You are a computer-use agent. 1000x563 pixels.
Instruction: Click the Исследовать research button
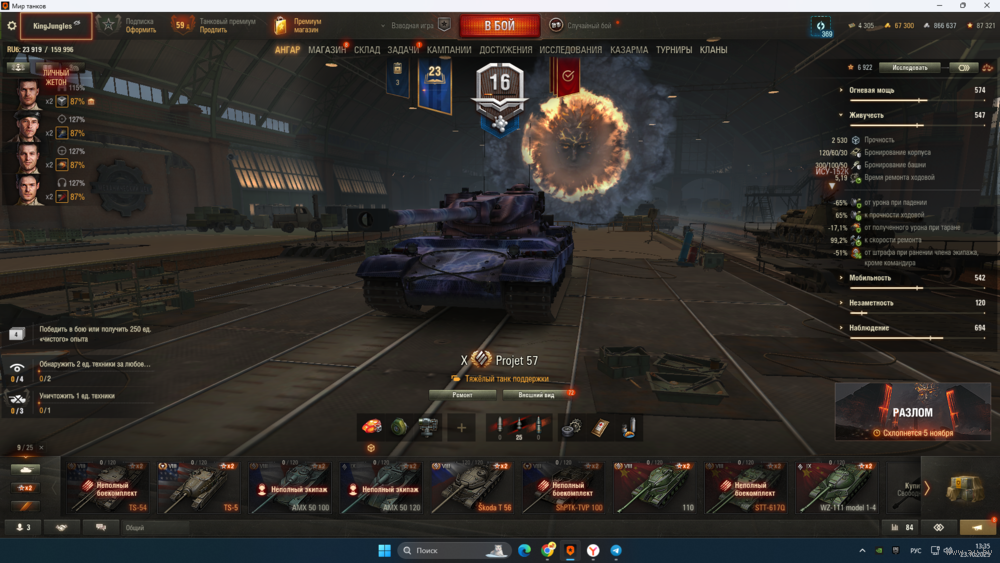click(909, 68)
